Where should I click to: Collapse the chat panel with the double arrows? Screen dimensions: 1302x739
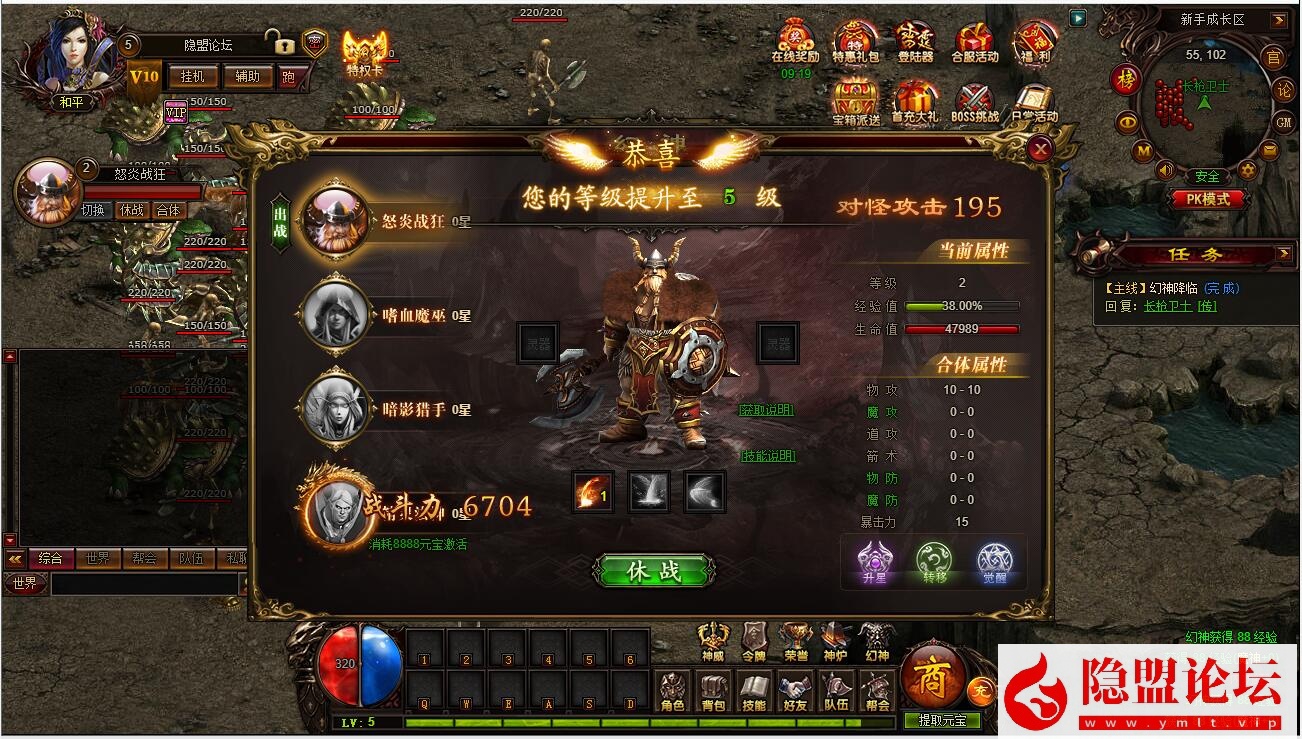coord(14,558)
